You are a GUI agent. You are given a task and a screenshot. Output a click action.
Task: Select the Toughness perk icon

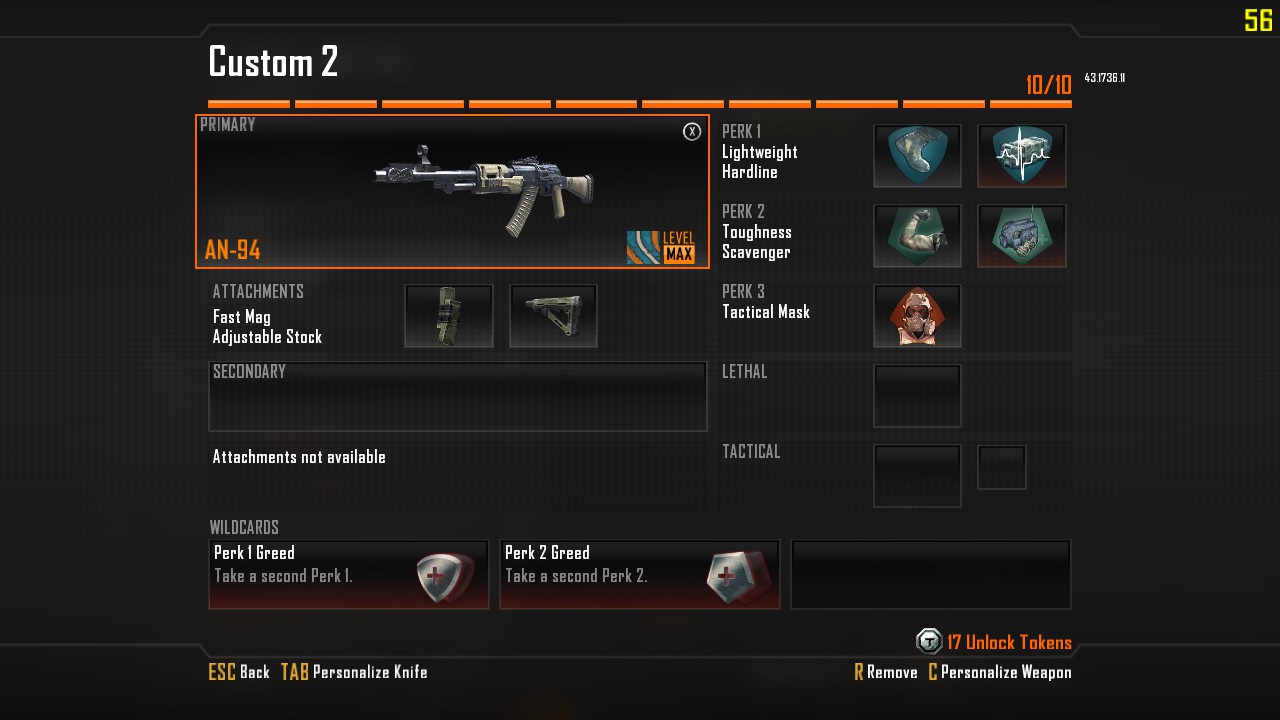(917, 236)
